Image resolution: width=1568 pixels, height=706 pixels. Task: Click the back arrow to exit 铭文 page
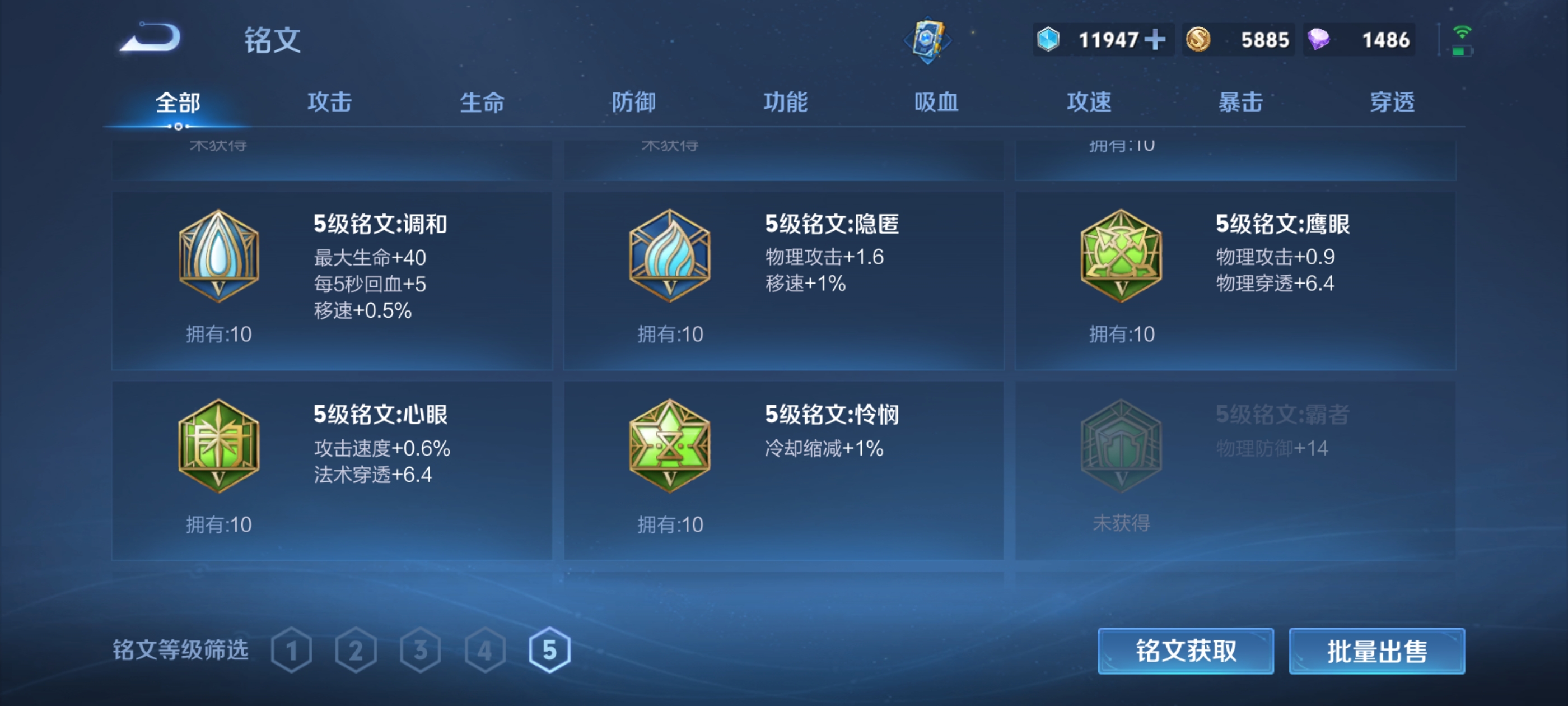click(x=149, y=38)
